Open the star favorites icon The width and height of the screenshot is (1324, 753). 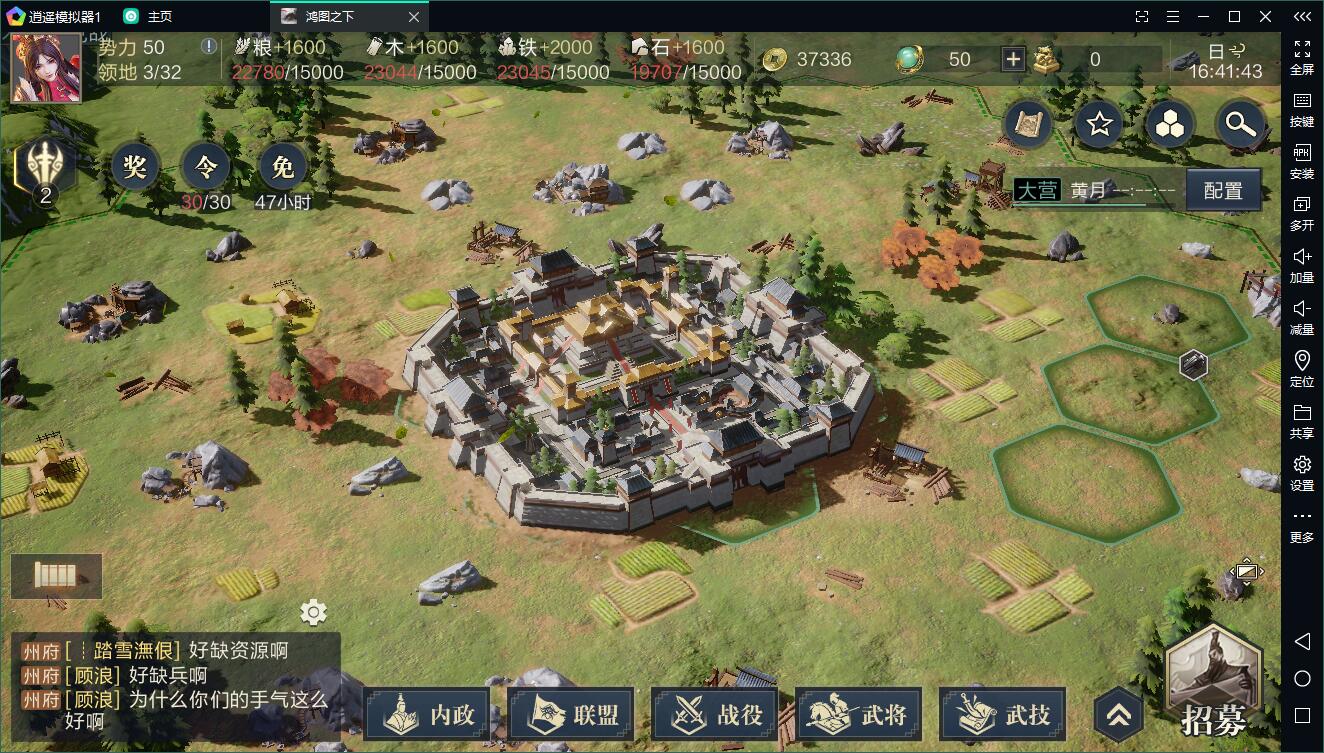(x=1100, y=124)
